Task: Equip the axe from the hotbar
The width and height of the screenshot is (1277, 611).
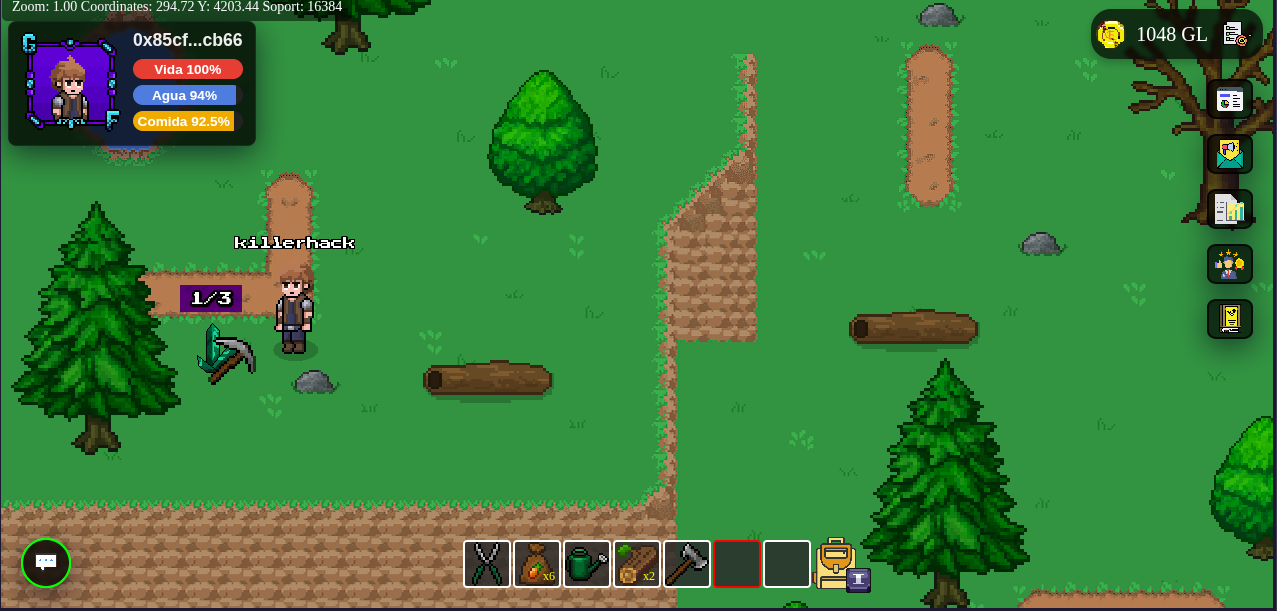Action: [x=687, y=564]
